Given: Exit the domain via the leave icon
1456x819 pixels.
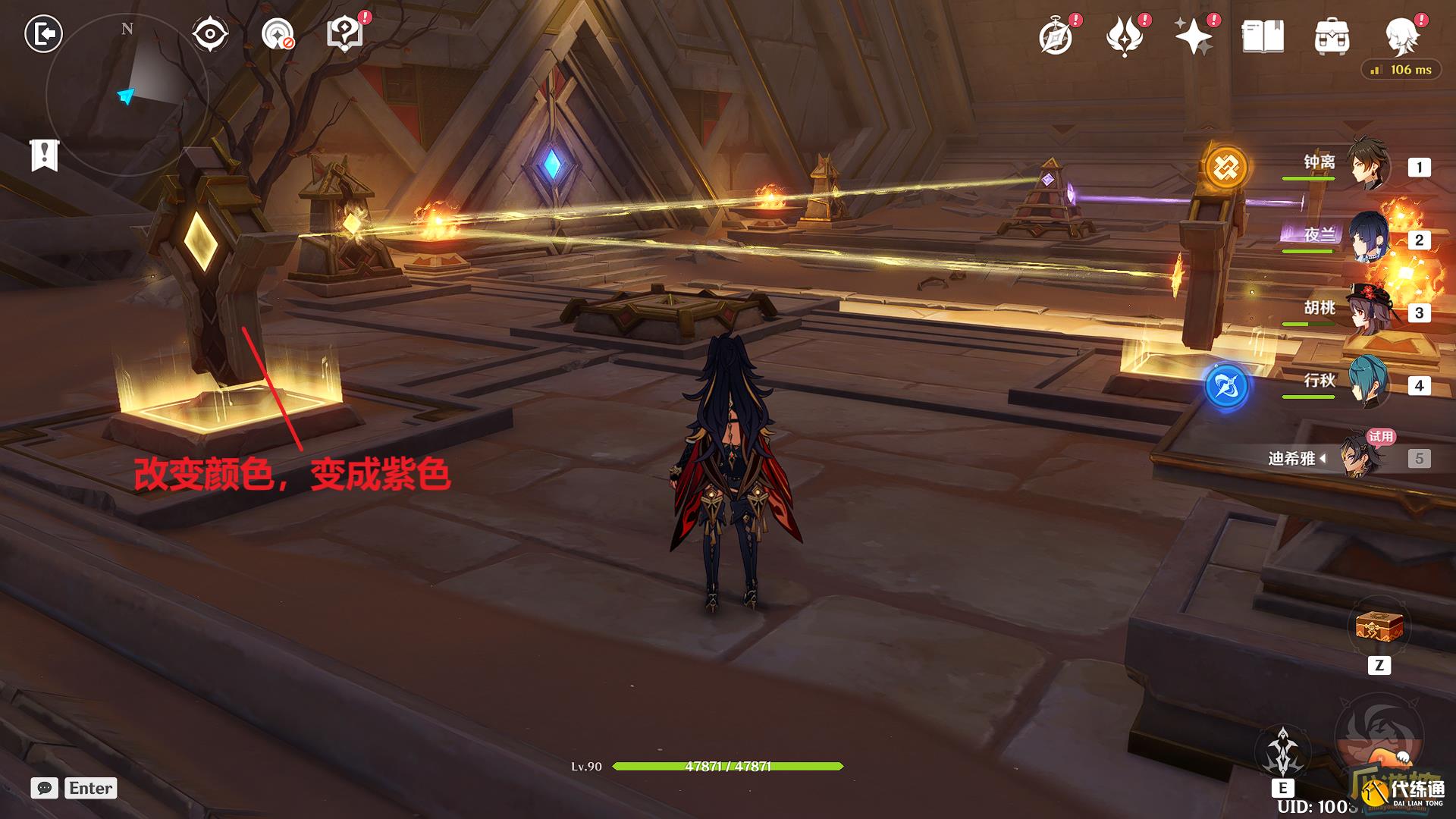Looking at the screenshot, I should tap(43, 34).
